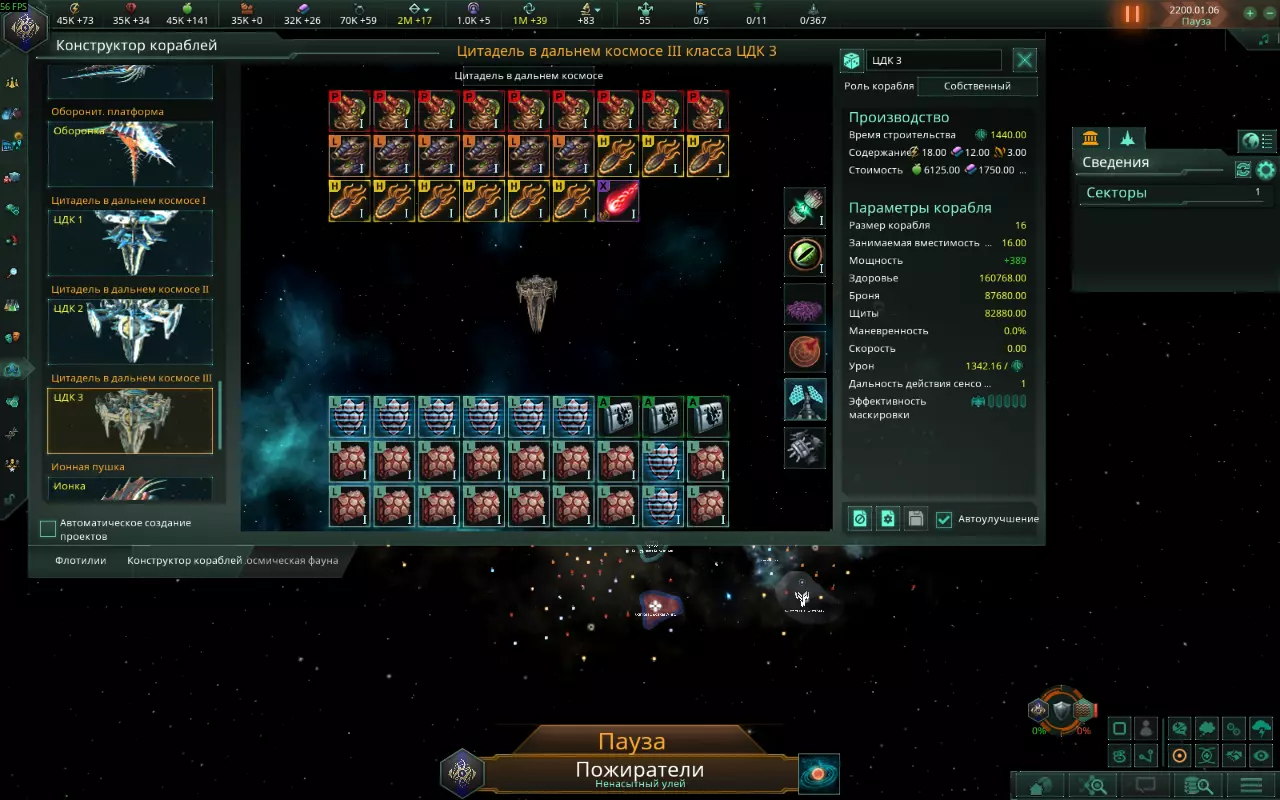The height and width of the screenshot is (800, 1280).
Task: Select the ЦДК 2 citadel design
Action: click(130, 332)
